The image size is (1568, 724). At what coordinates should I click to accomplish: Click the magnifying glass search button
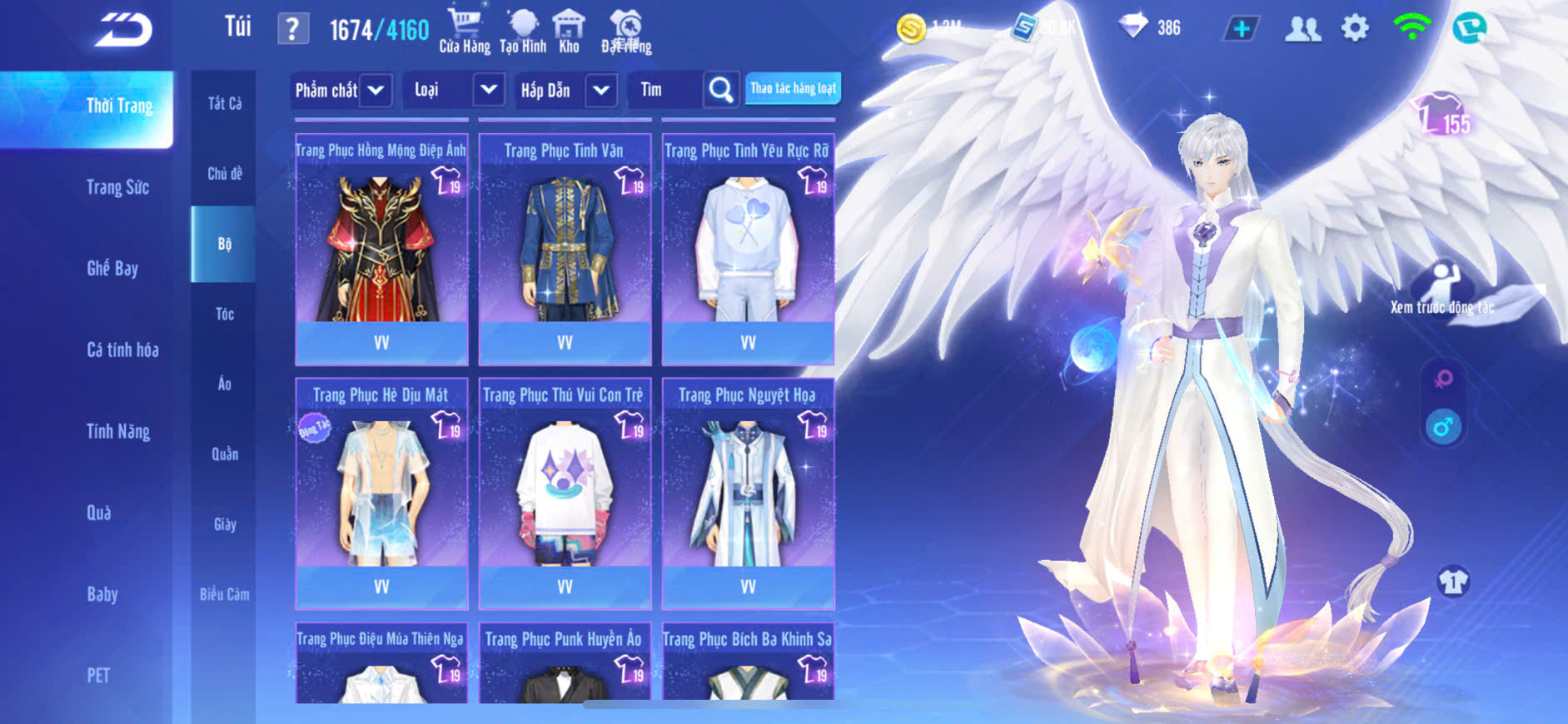point(721,90)
